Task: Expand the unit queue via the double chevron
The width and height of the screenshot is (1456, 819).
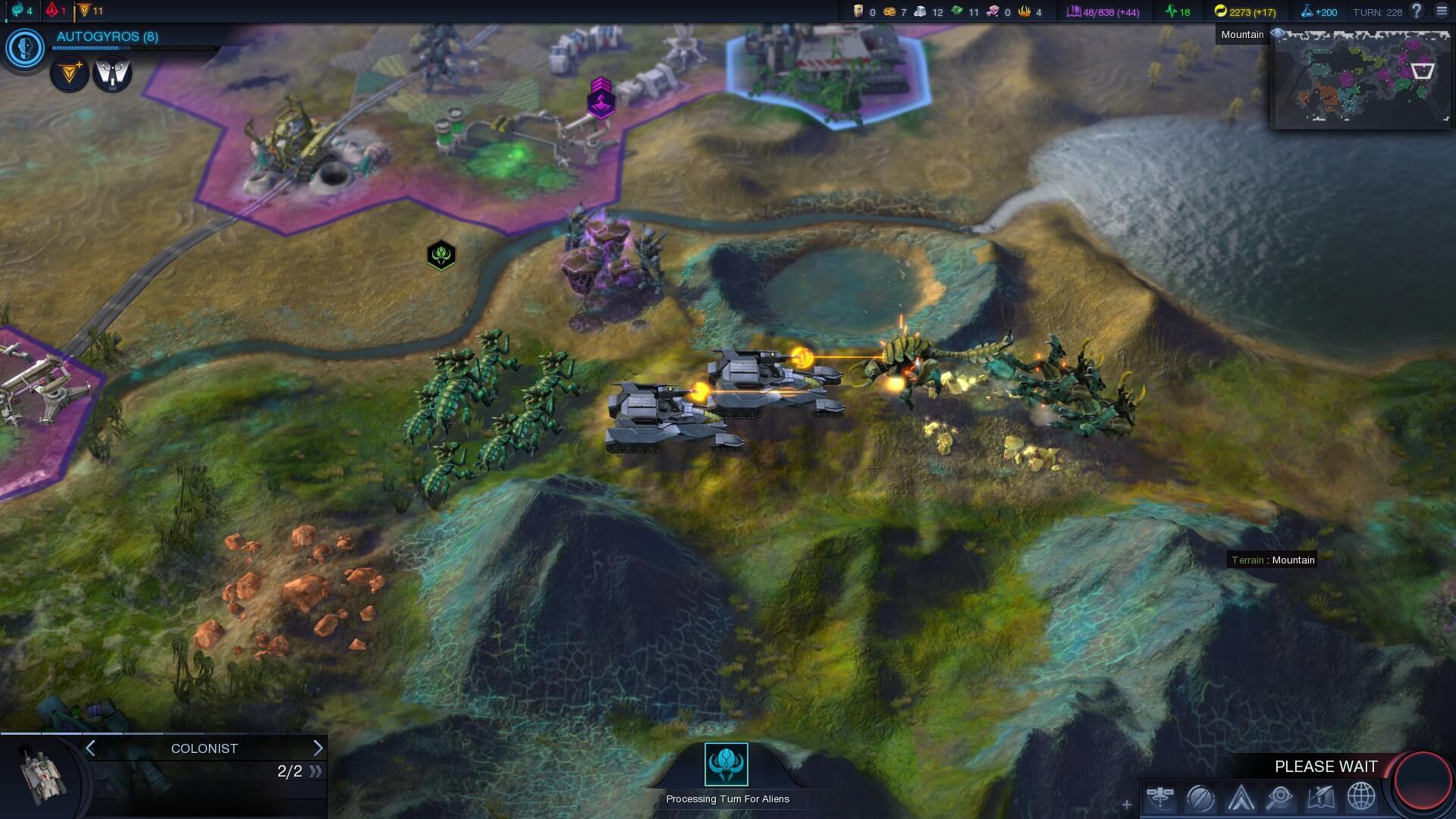Action: 316,770
